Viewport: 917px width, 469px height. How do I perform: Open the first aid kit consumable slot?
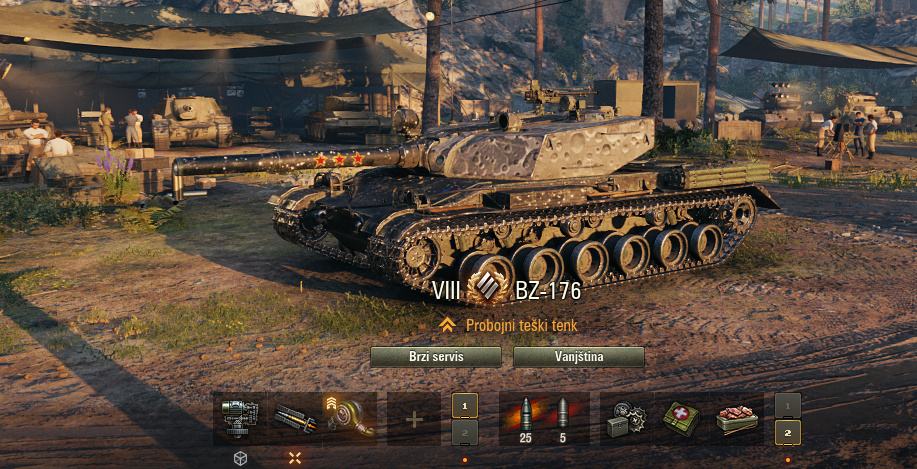(x=681, y=418)
